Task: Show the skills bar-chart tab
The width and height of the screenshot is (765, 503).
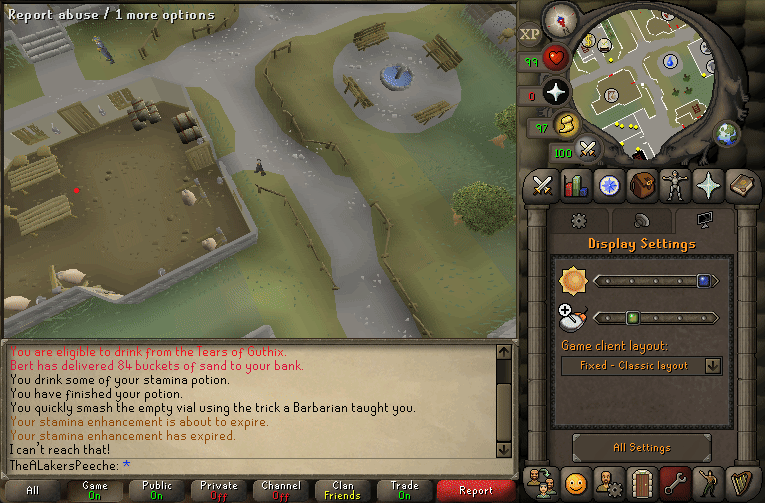Action: (575, 185)
